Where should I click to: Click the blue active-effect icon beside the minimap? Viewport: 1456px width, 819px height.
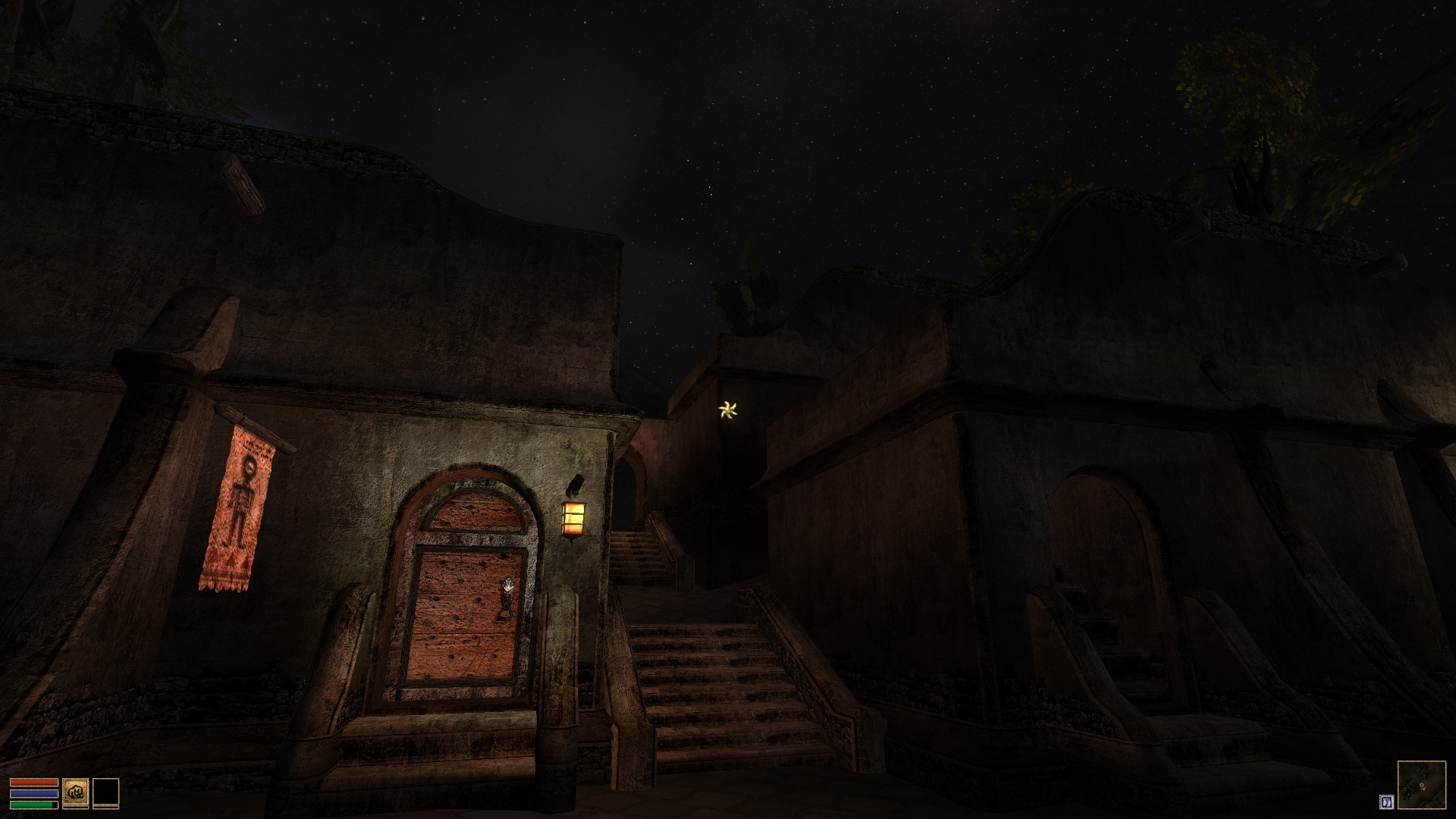[1387, 802]
